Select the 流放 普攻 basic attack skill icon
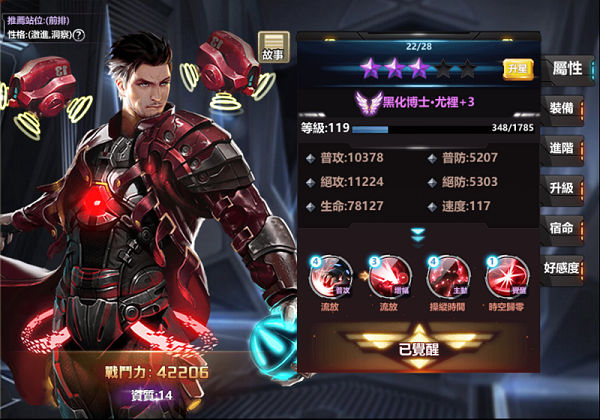Screen dimensions: 600x420 coord(331,276)
